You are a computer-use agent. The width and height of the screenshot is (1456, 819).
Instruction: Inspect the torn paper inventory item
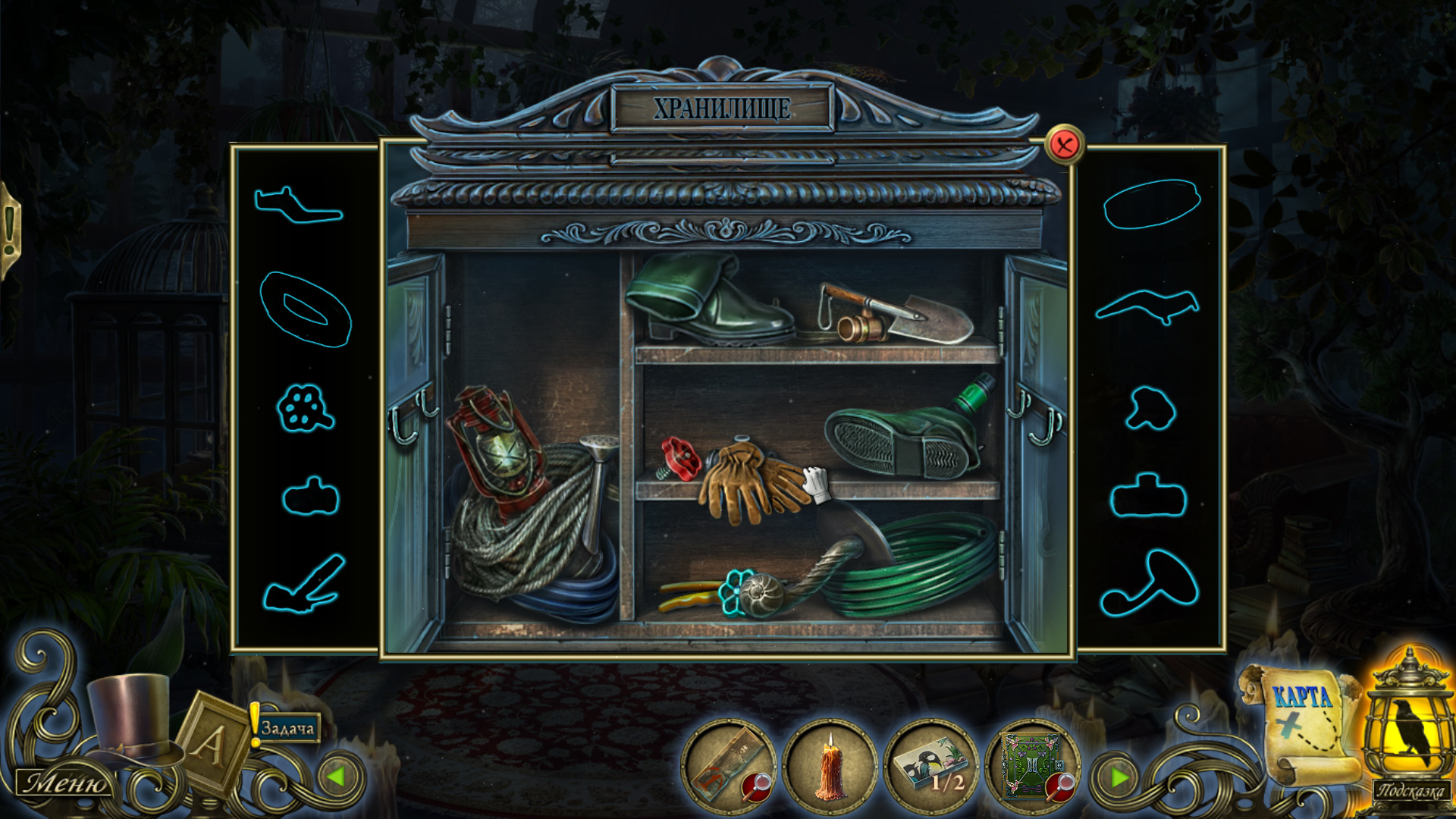click(x=730, y=766)
